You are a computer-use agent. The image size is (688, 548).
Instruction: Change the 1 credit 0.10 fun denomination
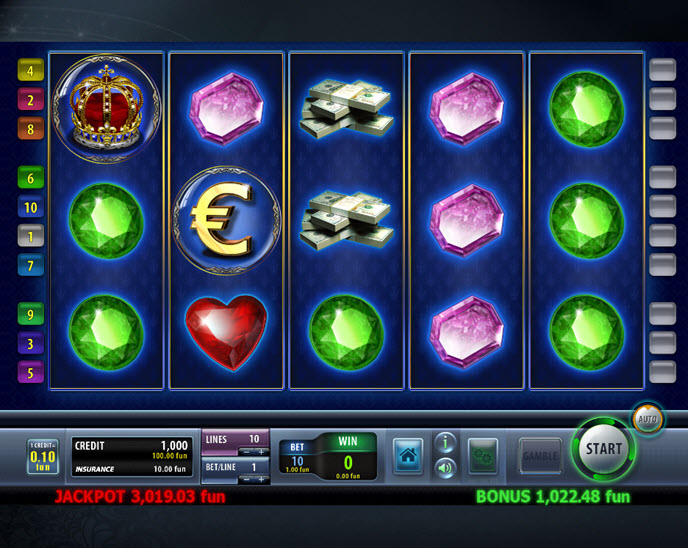click(42, 456)
